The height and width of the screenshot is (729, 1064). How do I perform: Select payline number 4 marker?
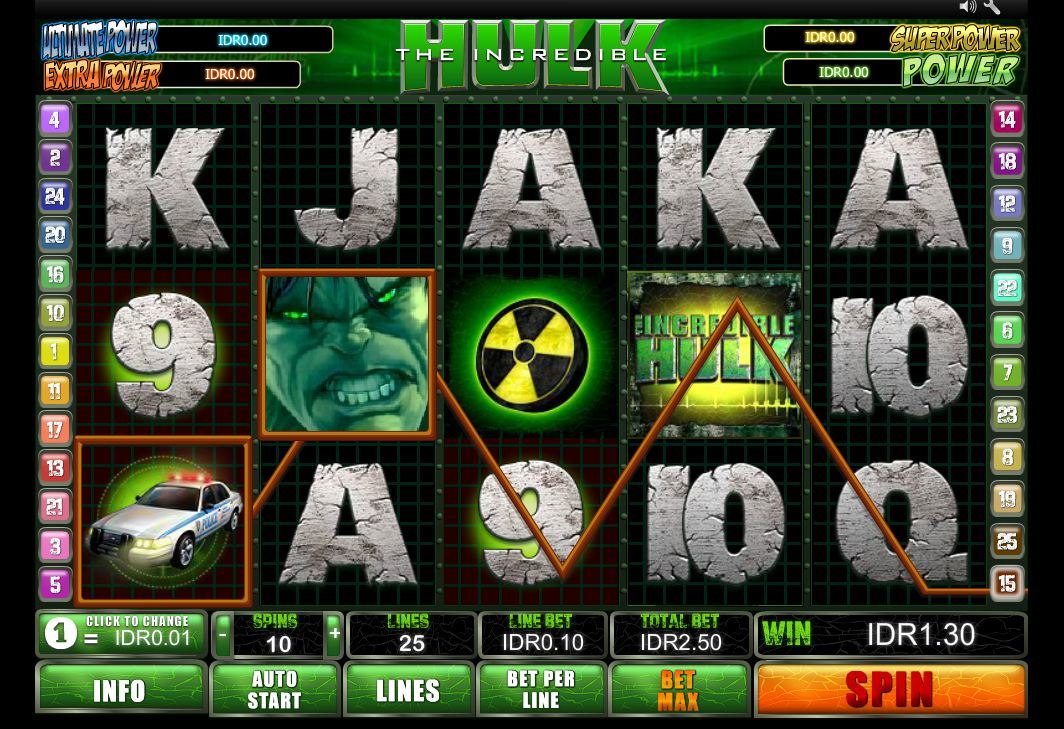click(x=55, y=119)
